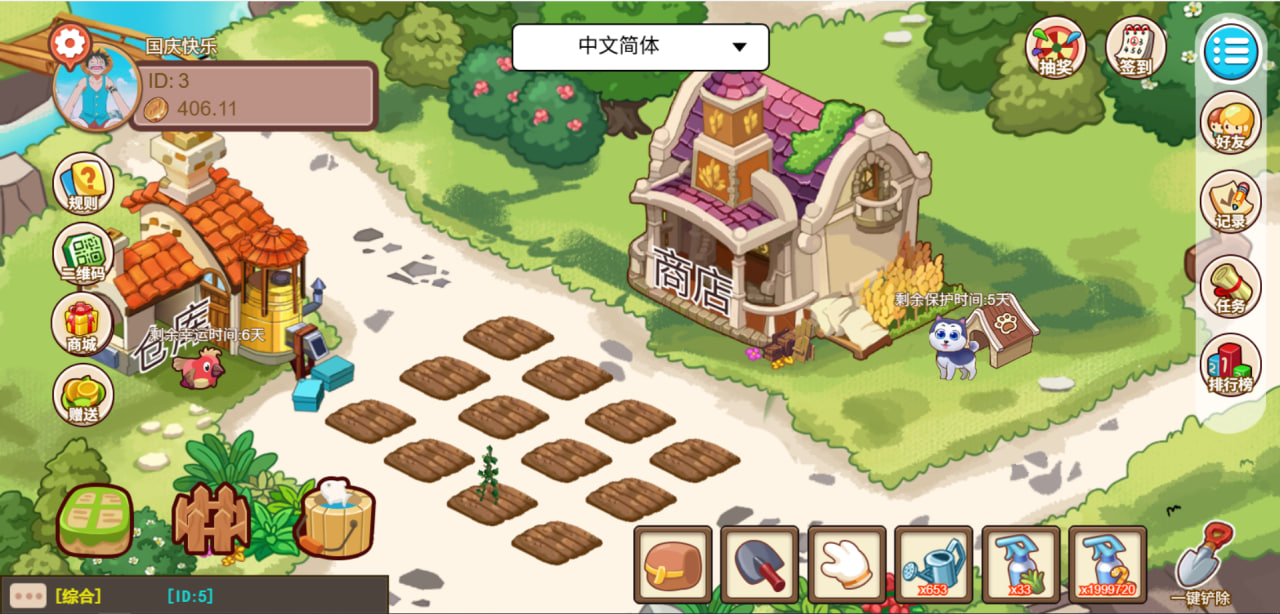Open the 签到 daily check-in calendar

pyautogui.click(x=1136, y=47)
